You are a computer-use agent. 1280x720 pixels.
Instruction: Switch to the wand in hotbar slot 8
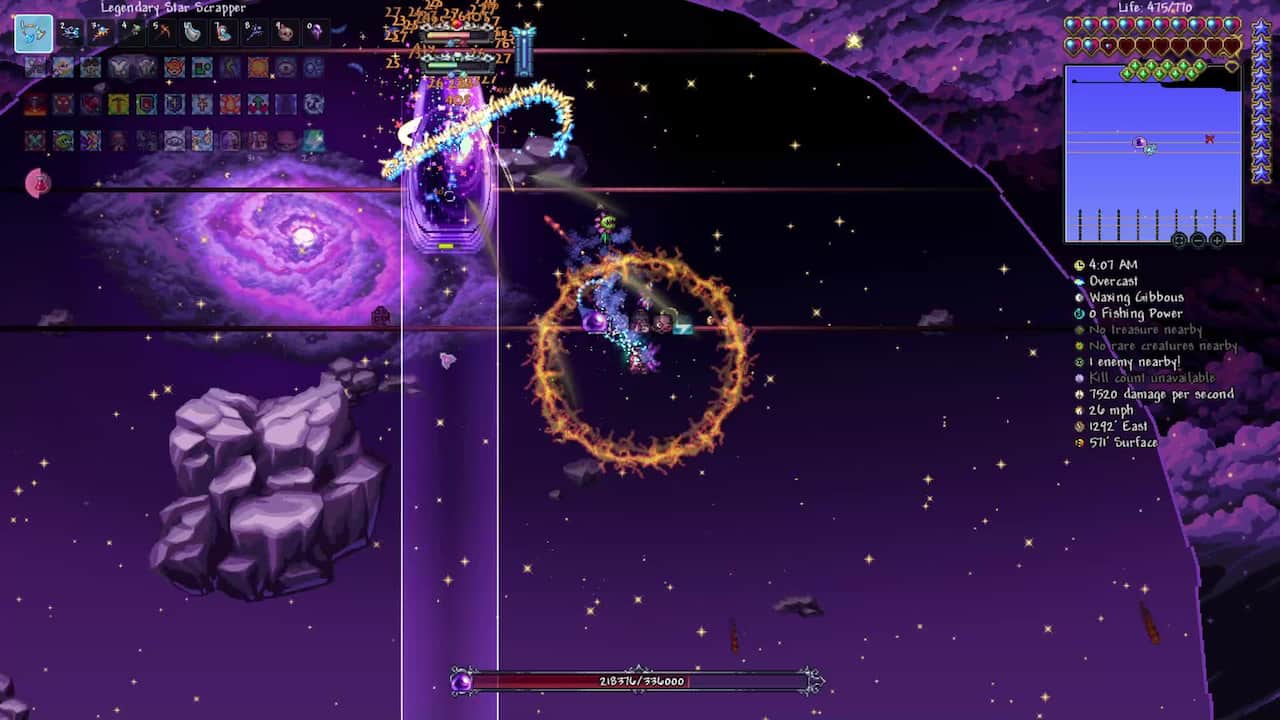(254, 33)
